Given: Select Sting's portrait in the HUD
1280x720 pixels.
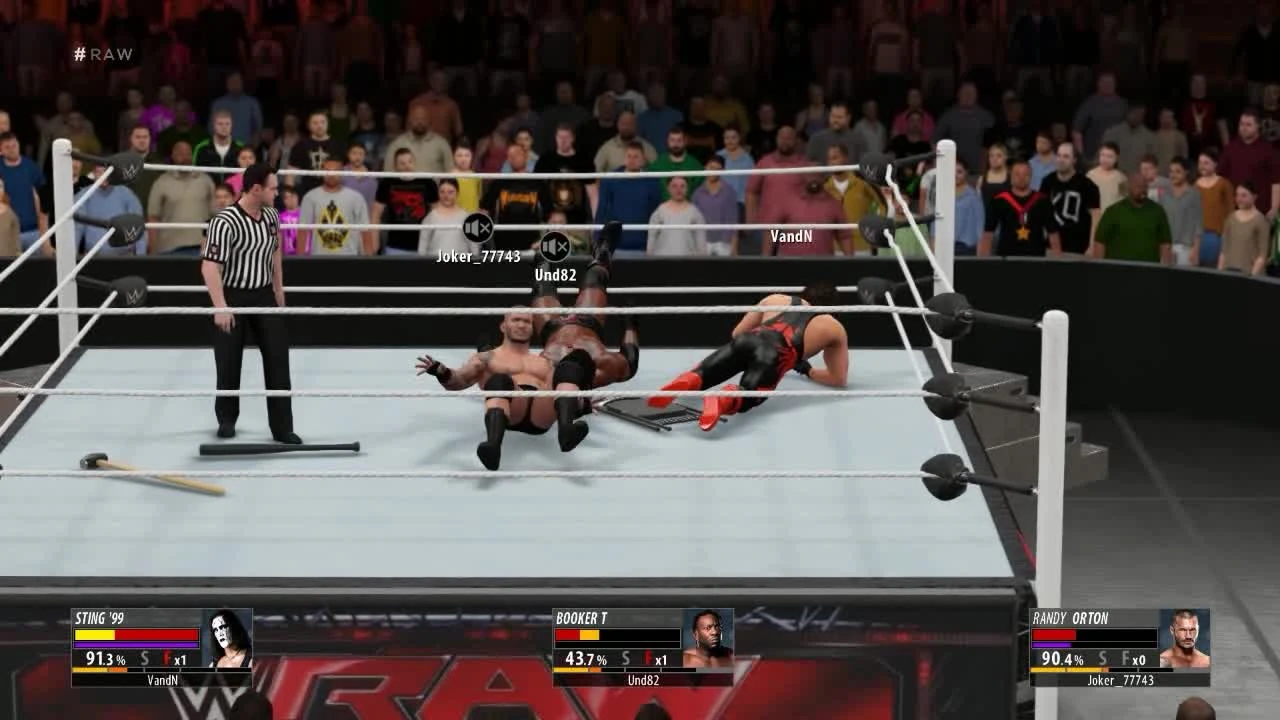Looking at the screenshot, I should (x=227, y=640).
